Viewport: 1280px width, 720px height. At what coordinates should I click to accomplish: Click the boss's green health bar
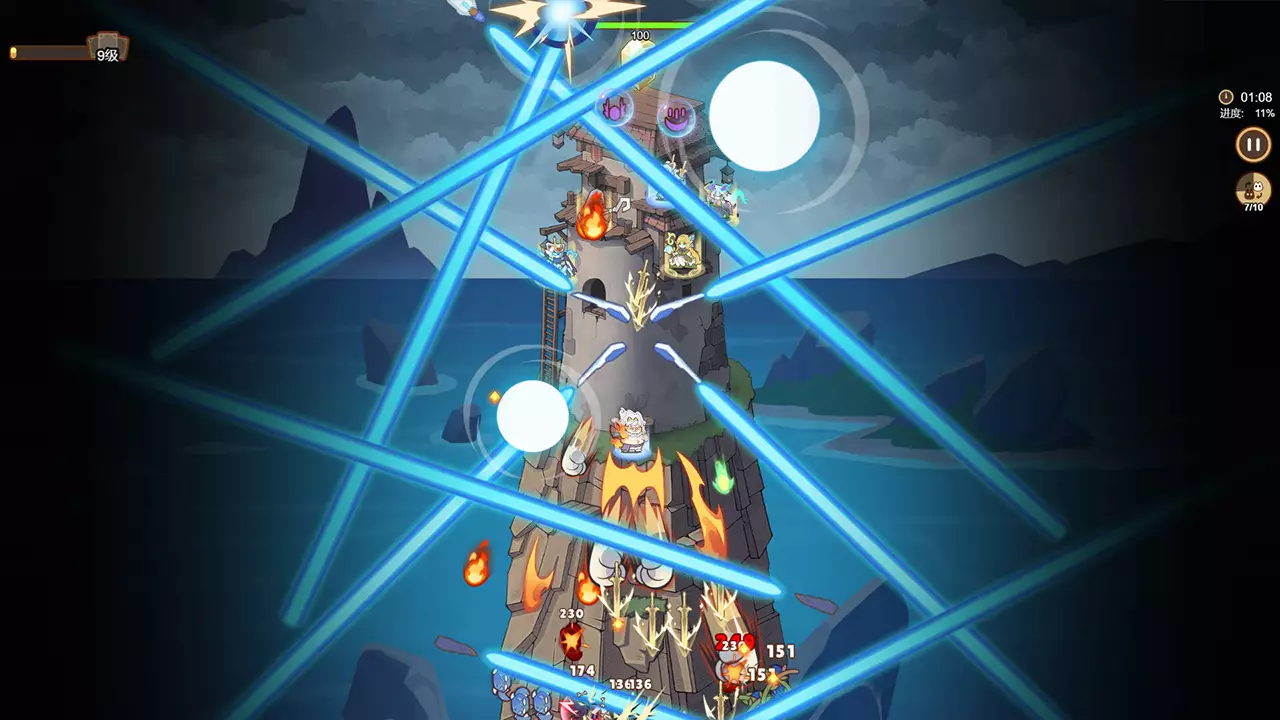645,25
